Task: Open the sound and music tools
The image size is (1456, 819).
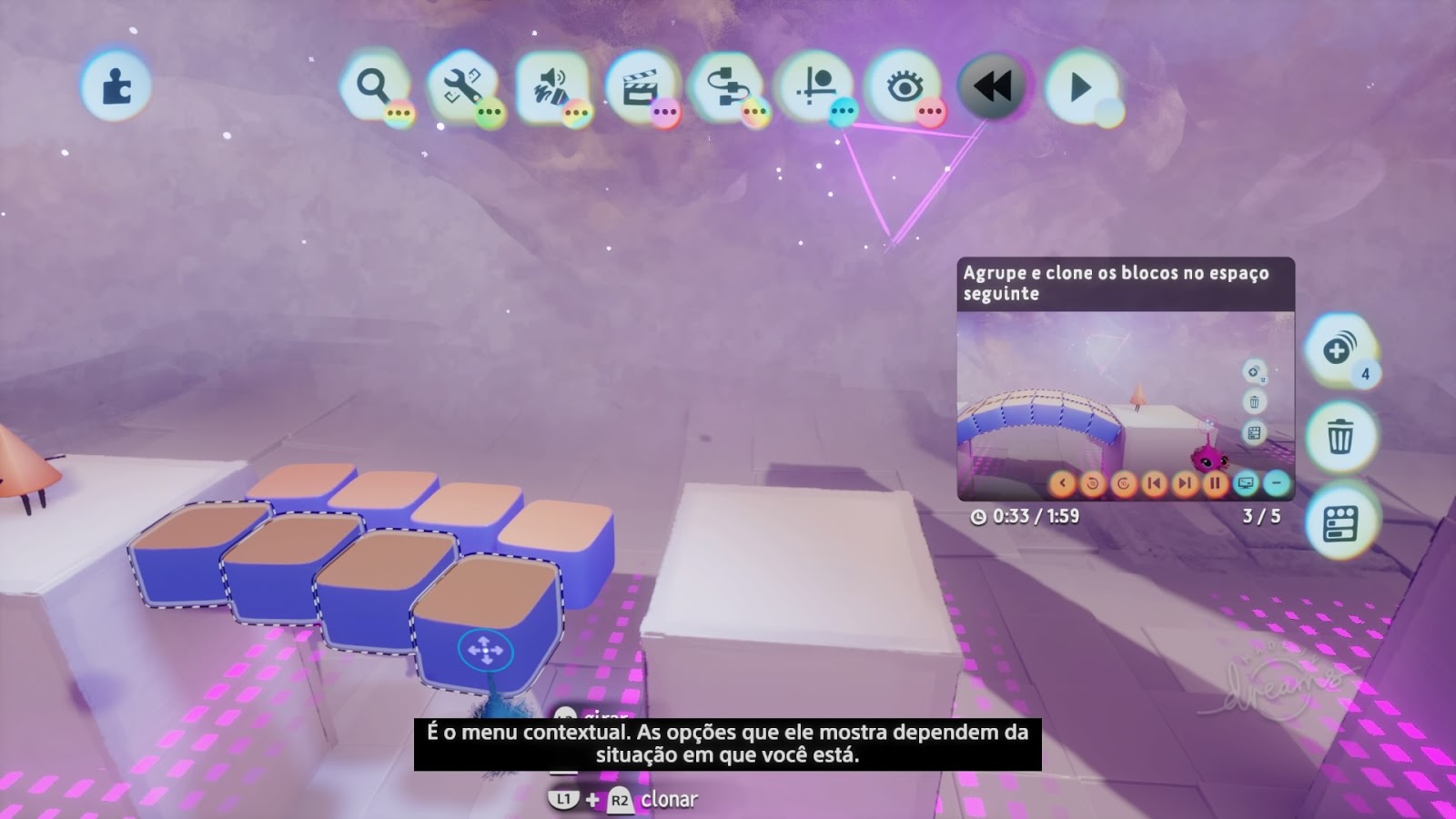Action: (x=552, y=85)
